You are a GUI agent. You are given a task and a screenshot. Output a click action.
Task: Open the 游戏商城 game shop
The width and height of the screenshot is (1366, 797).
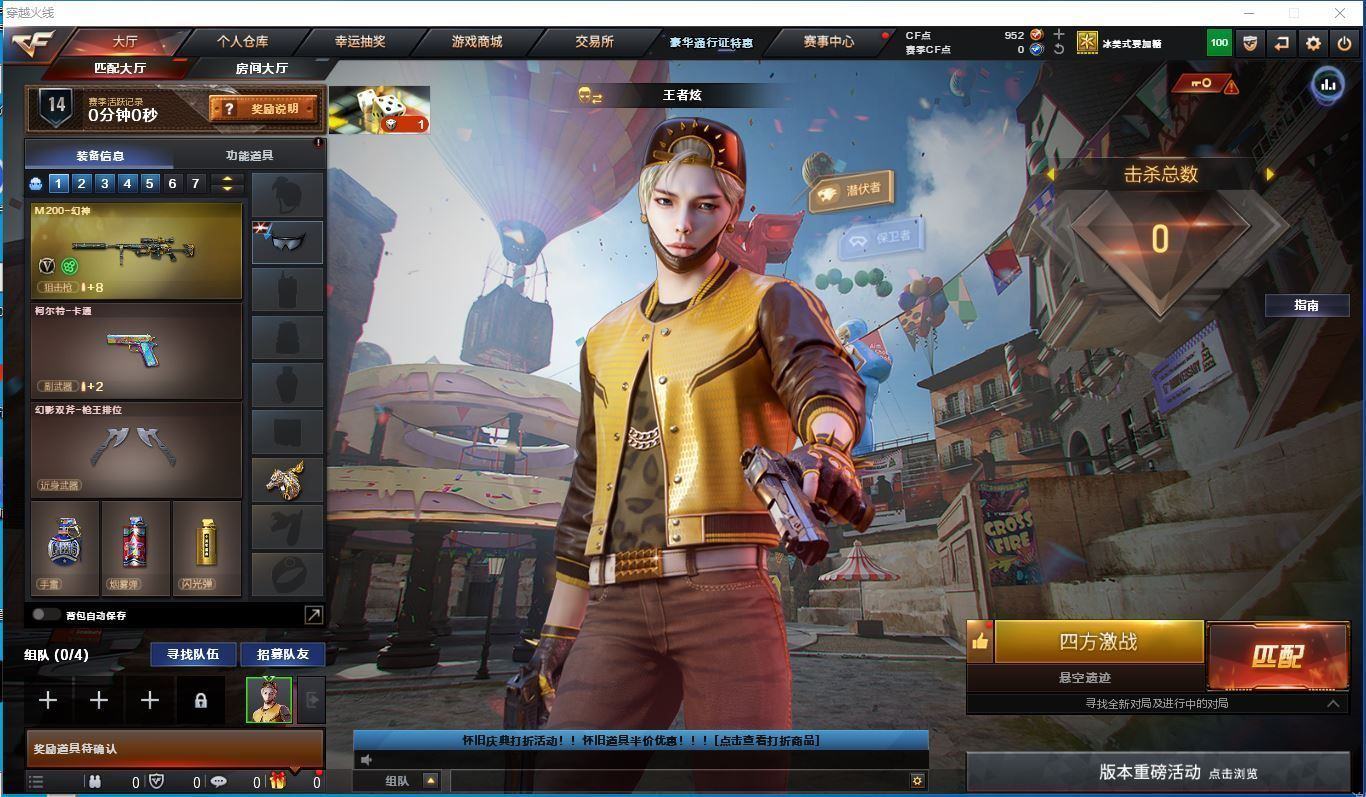(477, 42)
